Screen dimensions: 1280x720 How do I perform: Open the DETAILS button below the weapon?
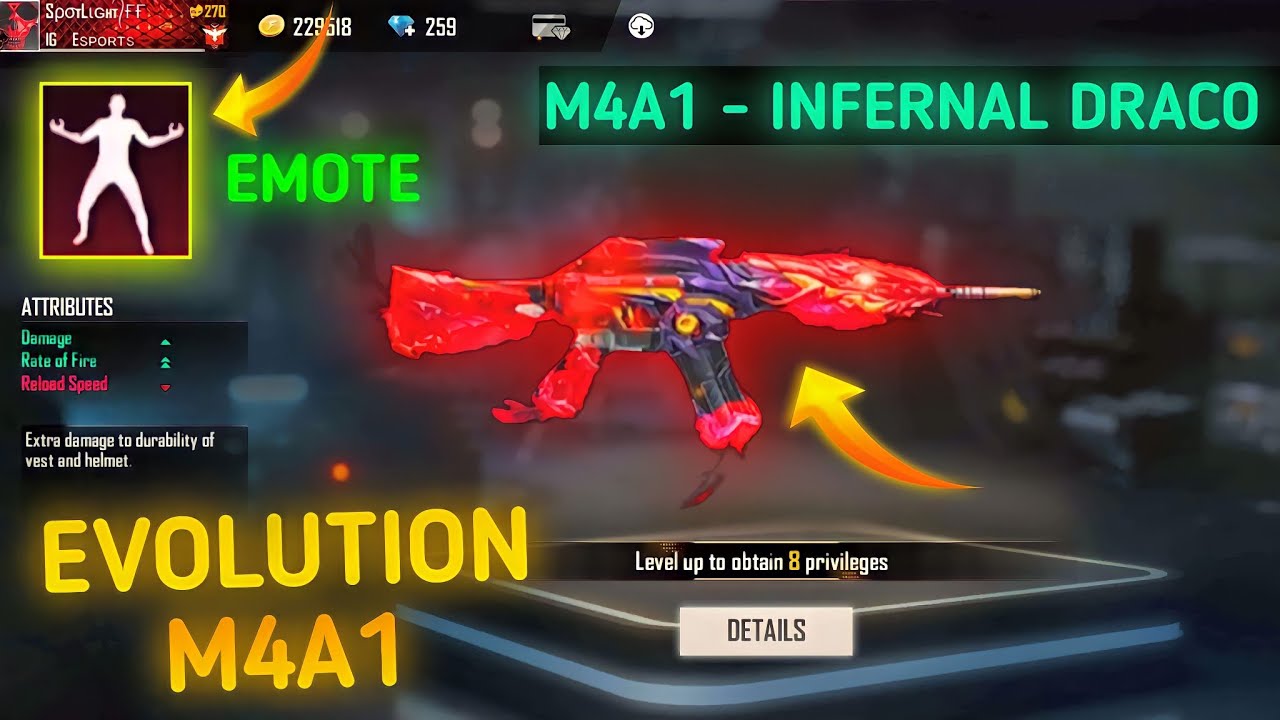click(766, 631)
